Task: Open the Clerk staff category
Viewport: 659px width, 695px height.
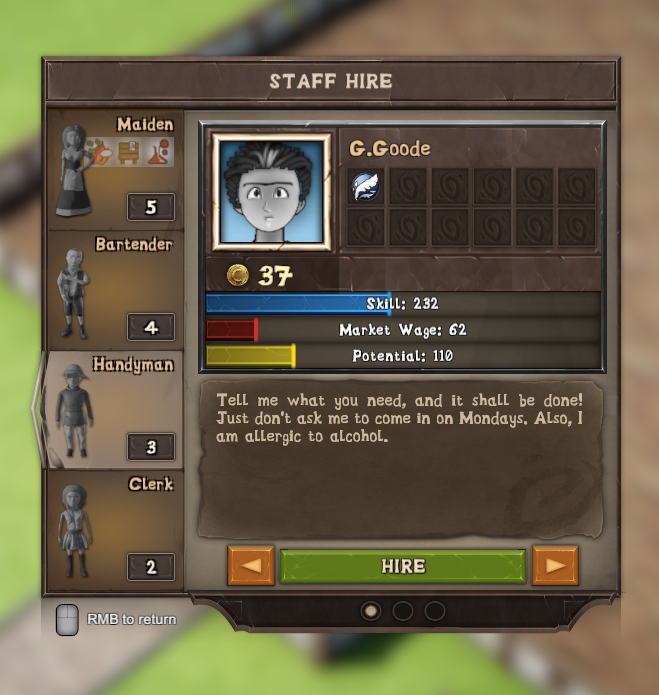Action: (x=115, y=529)
